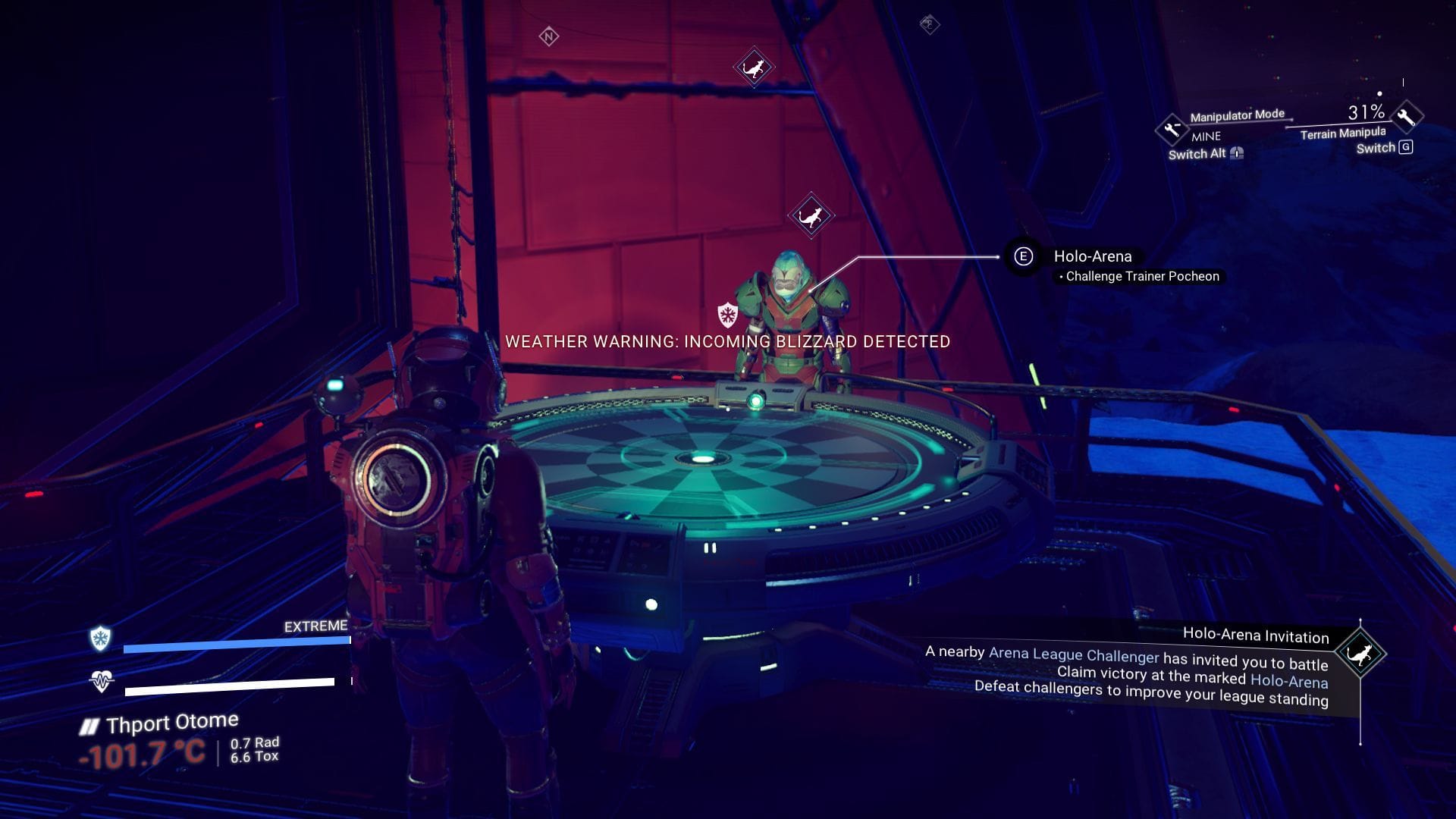Select the N compass heading marker
Image resolution: width=1456 pixels, height=819 pixels.
point(548,35)
